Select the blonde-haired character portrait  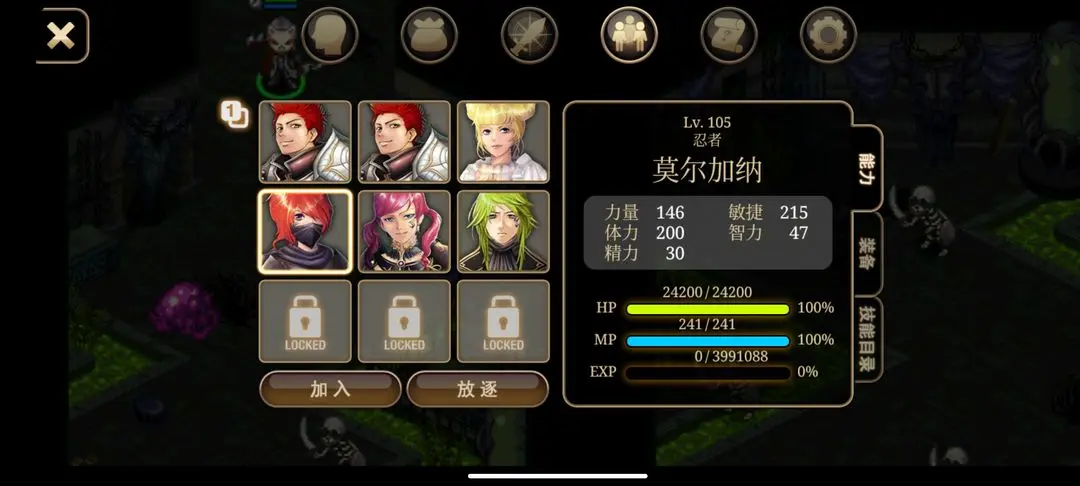coord(503,142)
